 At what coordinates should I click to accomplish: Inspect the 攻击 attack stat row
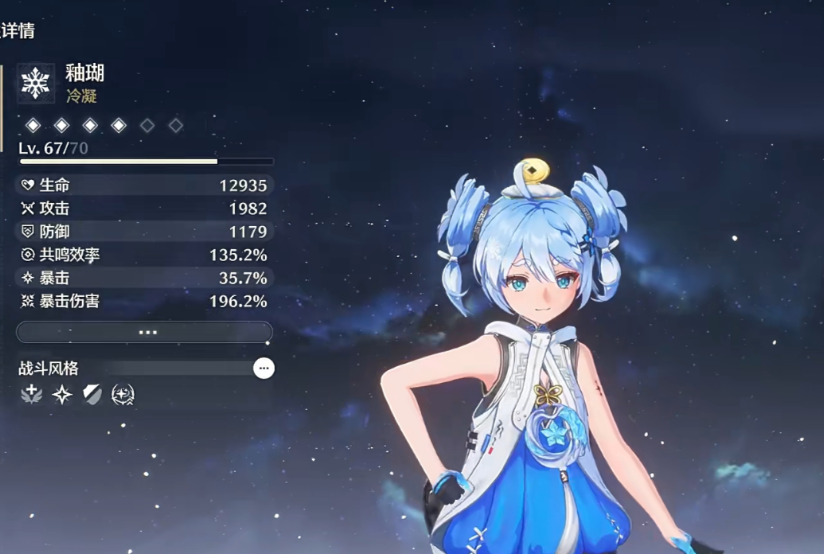click(x=145, y=208)
